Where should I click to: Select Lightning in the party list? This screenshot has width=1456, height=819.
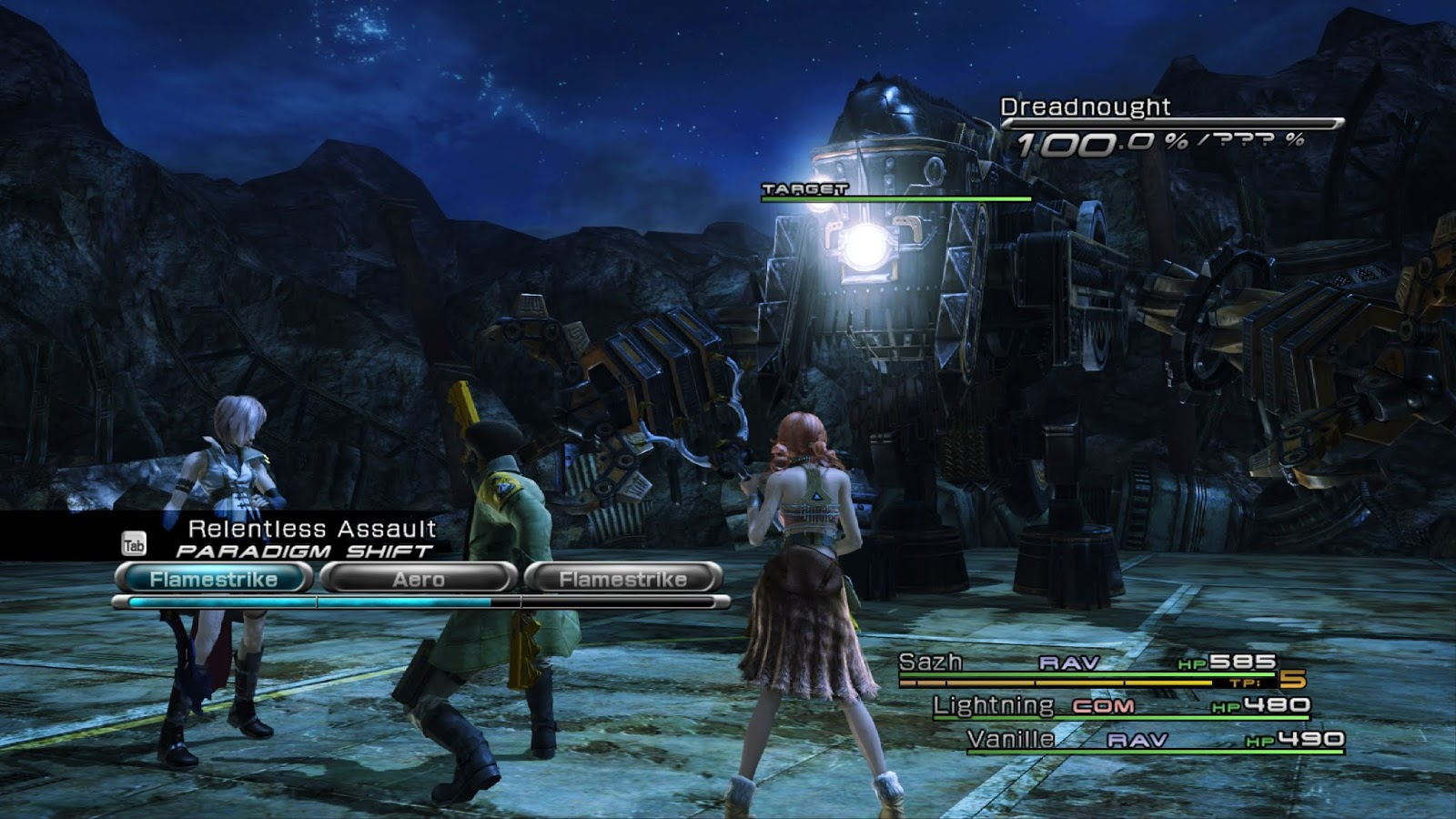click(993, 705)
